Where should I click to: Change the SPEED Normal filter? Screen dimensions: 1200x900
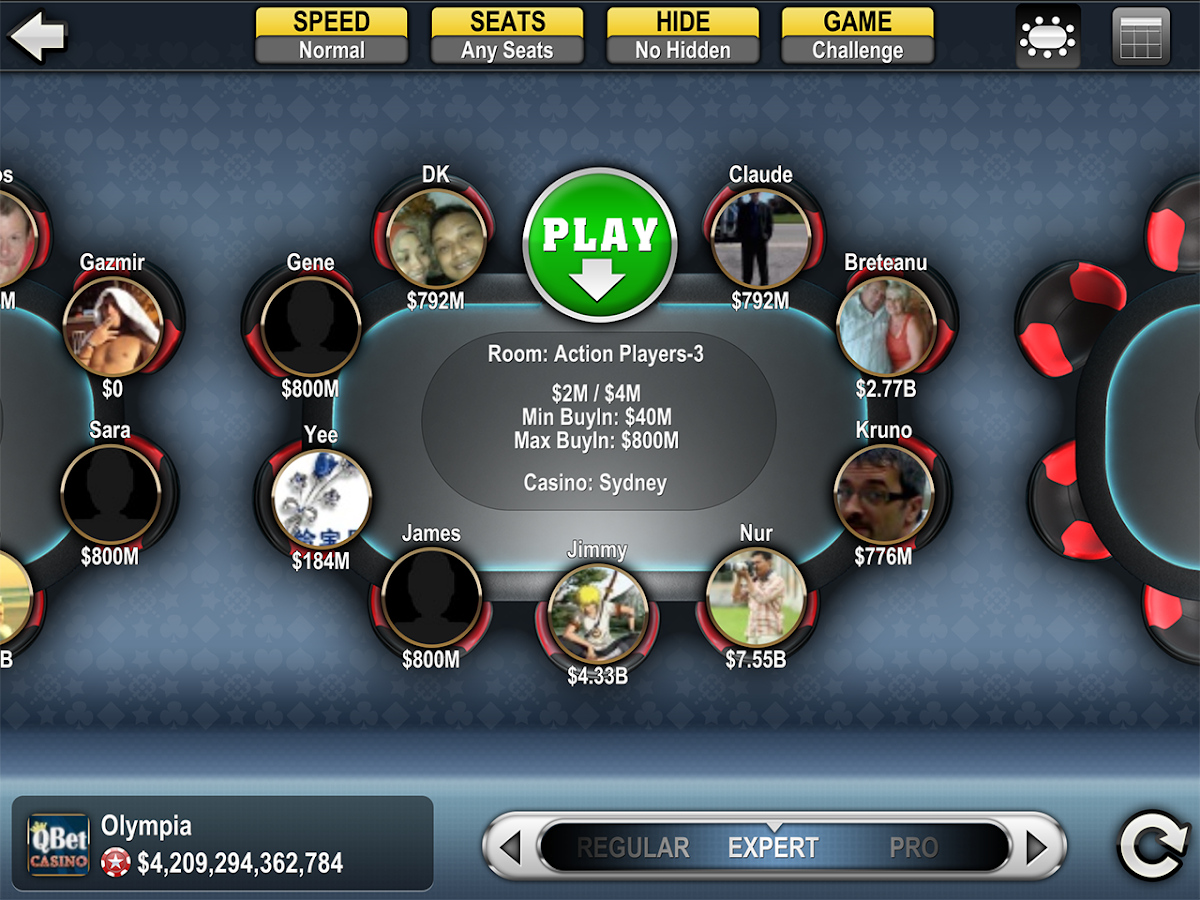tap(332, 36)
